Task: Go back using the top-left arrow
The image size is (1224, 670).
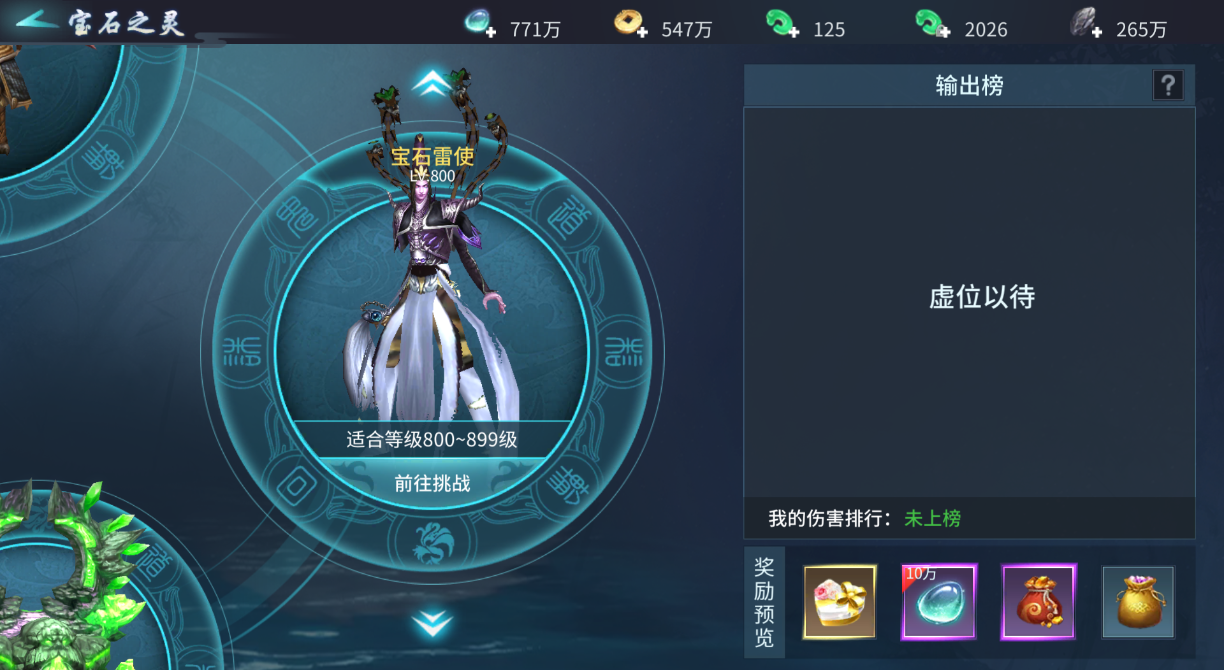Action: coord(35,20)
